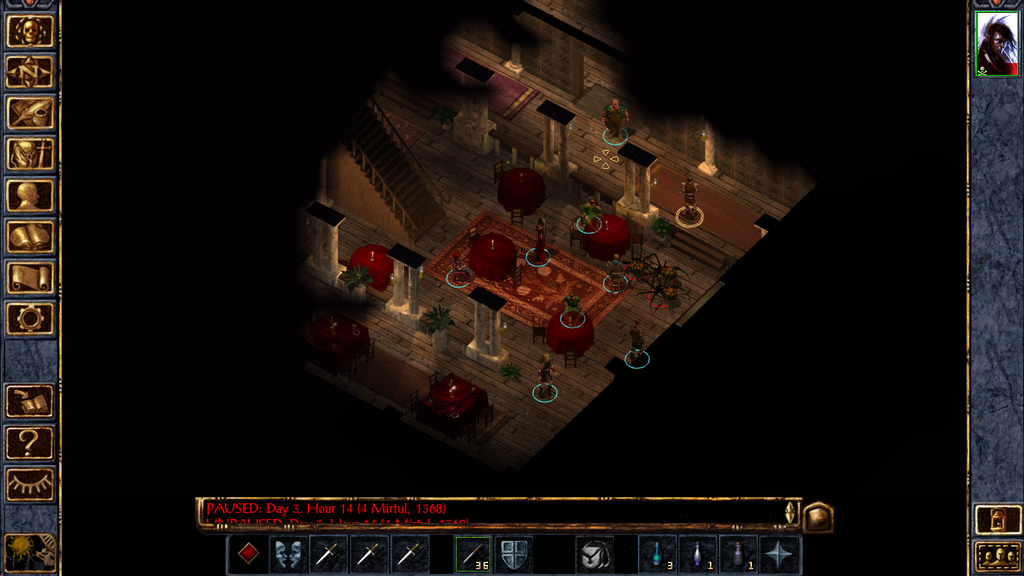This screenshot has width=1024, height=576.
Task: Select the arrow slot showing 36
Action: [x=473, y=554]
